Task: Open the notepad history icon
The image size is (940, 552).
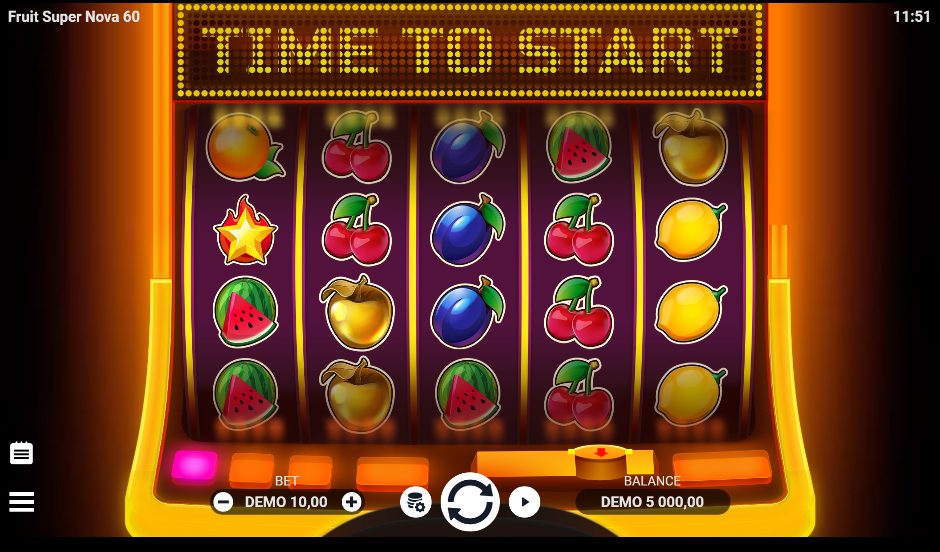Action: point(22,453)
